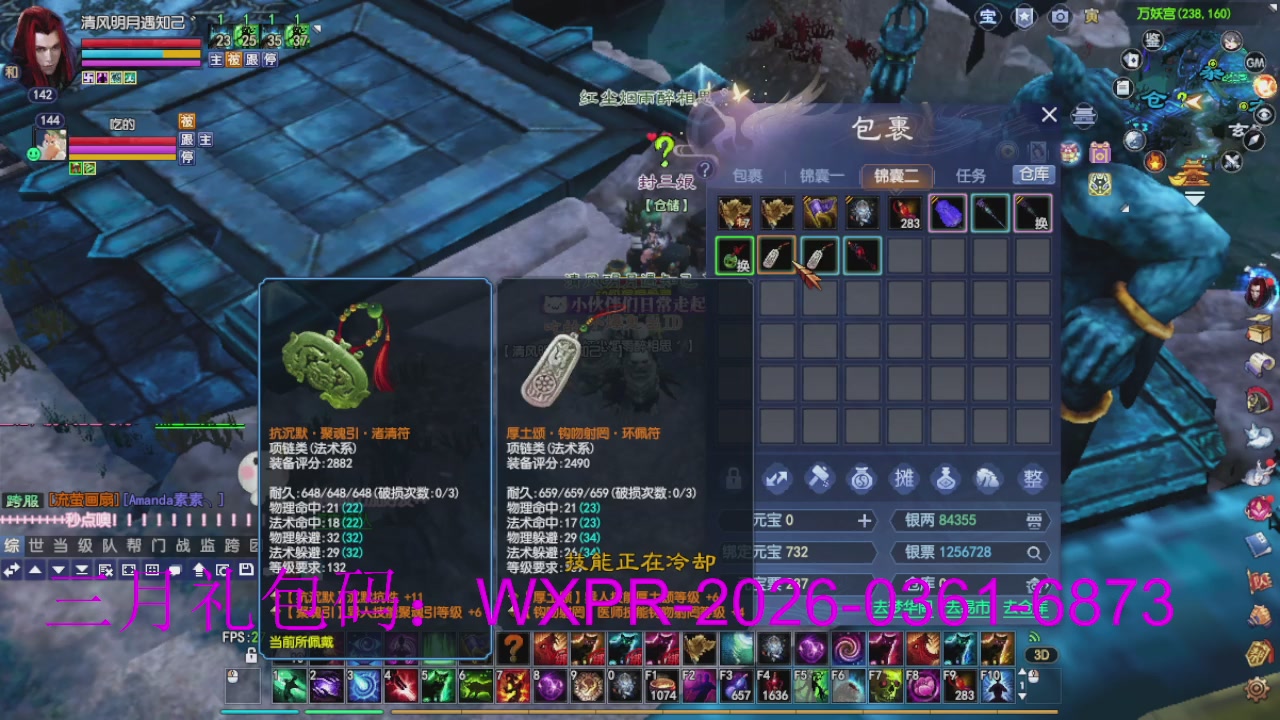Select the repair hammer icon in the bag toolbar
Viewport: 1280px width, 720px height.
pyautogui.click(x=819, y=479)
